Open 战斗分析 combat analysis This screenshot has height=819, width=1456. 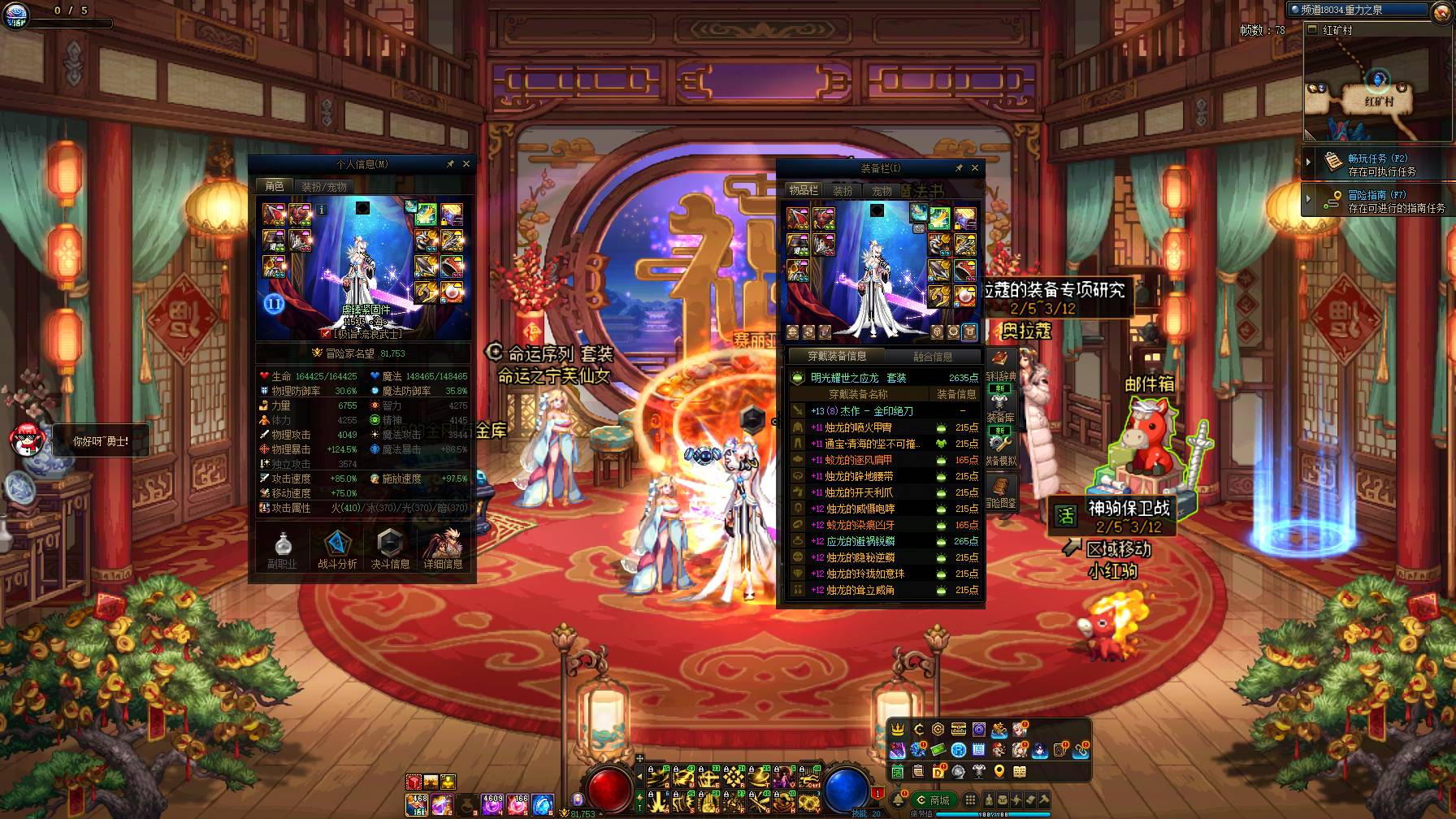[x=337, y=549]
